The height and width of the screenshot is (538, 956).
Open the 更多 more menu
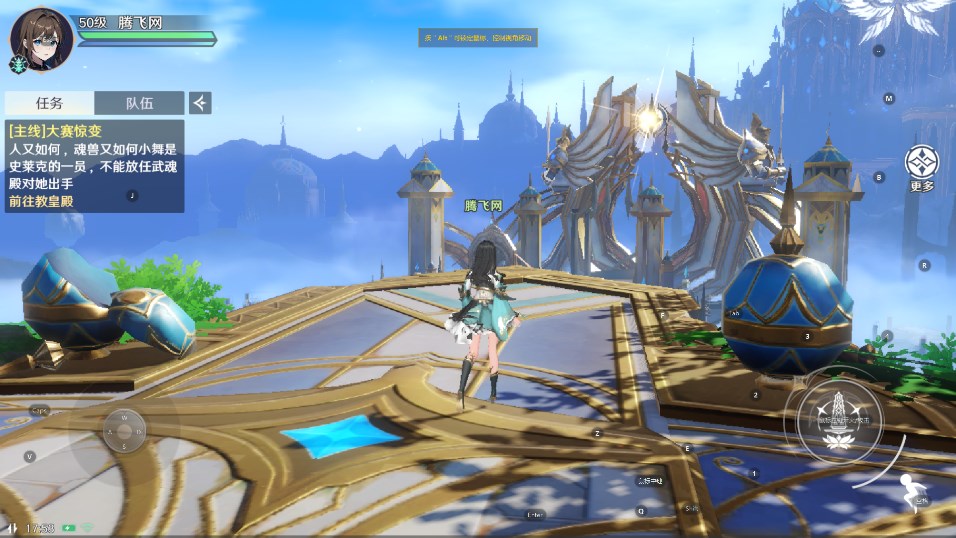[922, 167]
